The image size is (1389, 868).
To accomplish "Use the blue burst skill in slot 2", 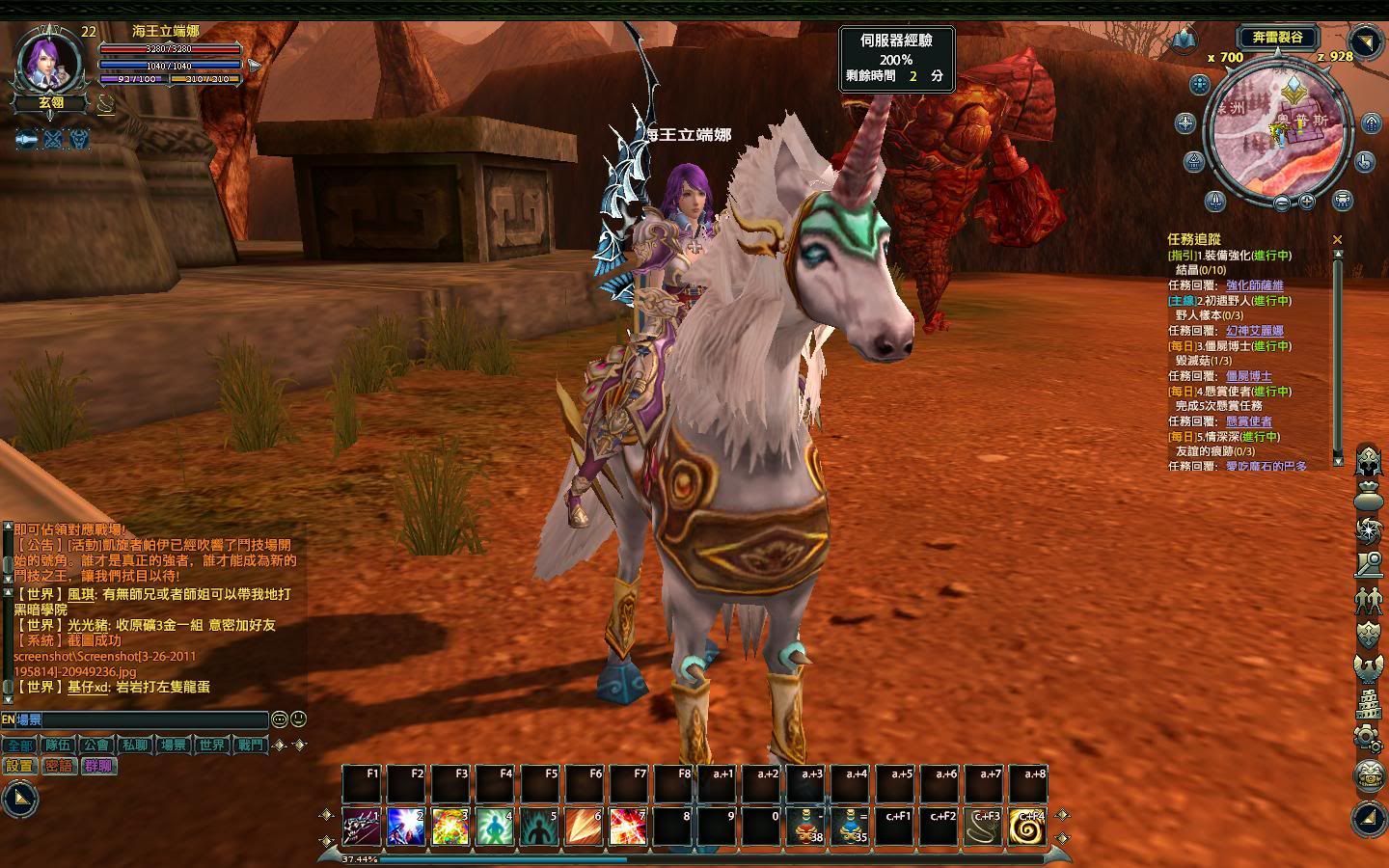I will click(406, 827).
